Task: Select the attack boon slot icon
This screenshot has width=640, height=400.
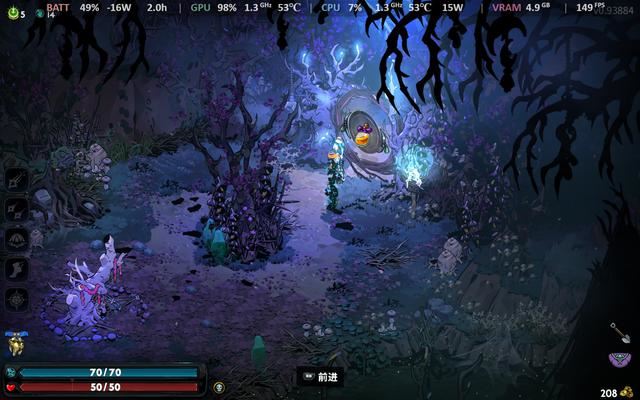Action: (18, 179)
